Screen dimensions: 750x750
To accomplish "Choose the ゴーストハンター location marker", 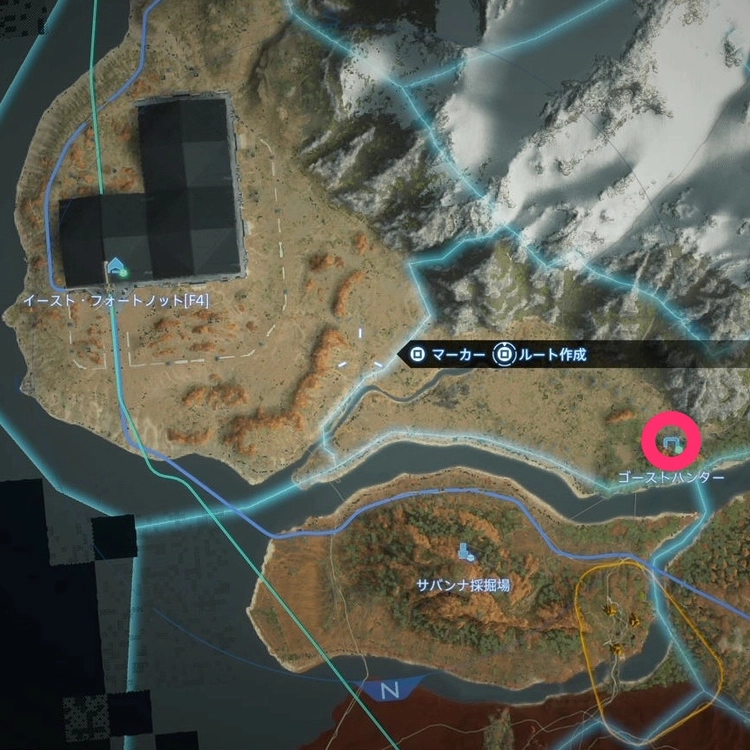I will (x=671, y=440).
